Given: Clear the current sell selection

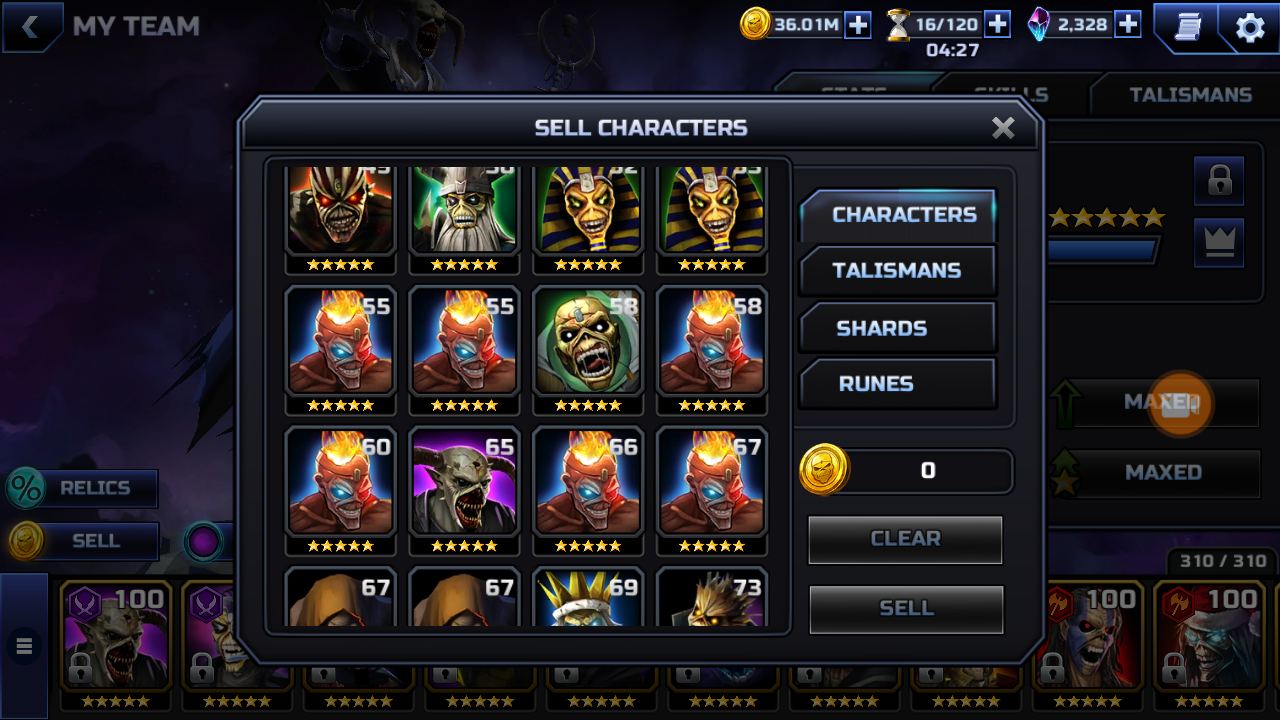Looking at the screenshot, I should (905, 539).
